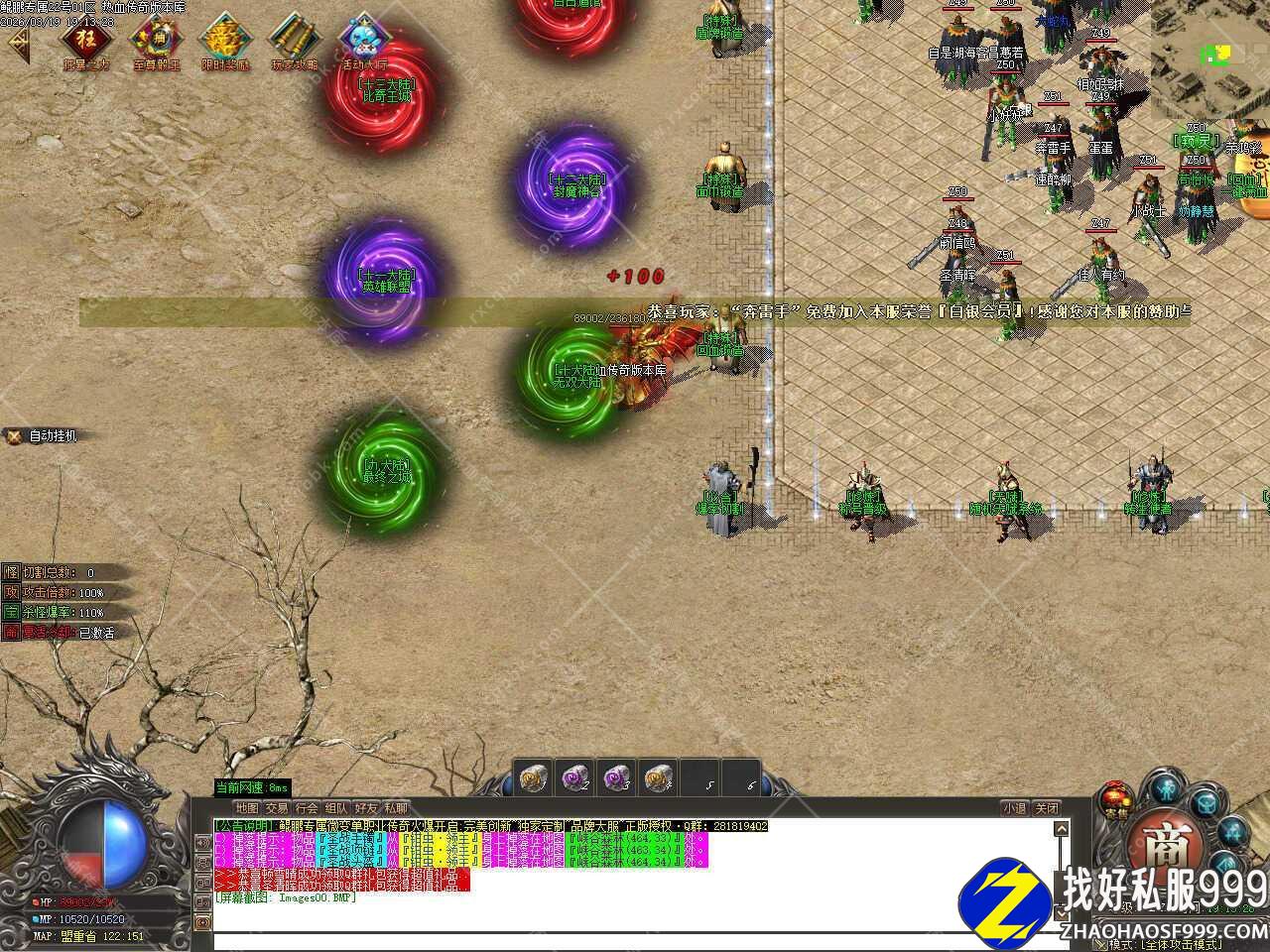This screenshot has width=1270, height=952.
Task: Open the 行会 guild tab
Action: pyautogui.click(x=307, y=808)
